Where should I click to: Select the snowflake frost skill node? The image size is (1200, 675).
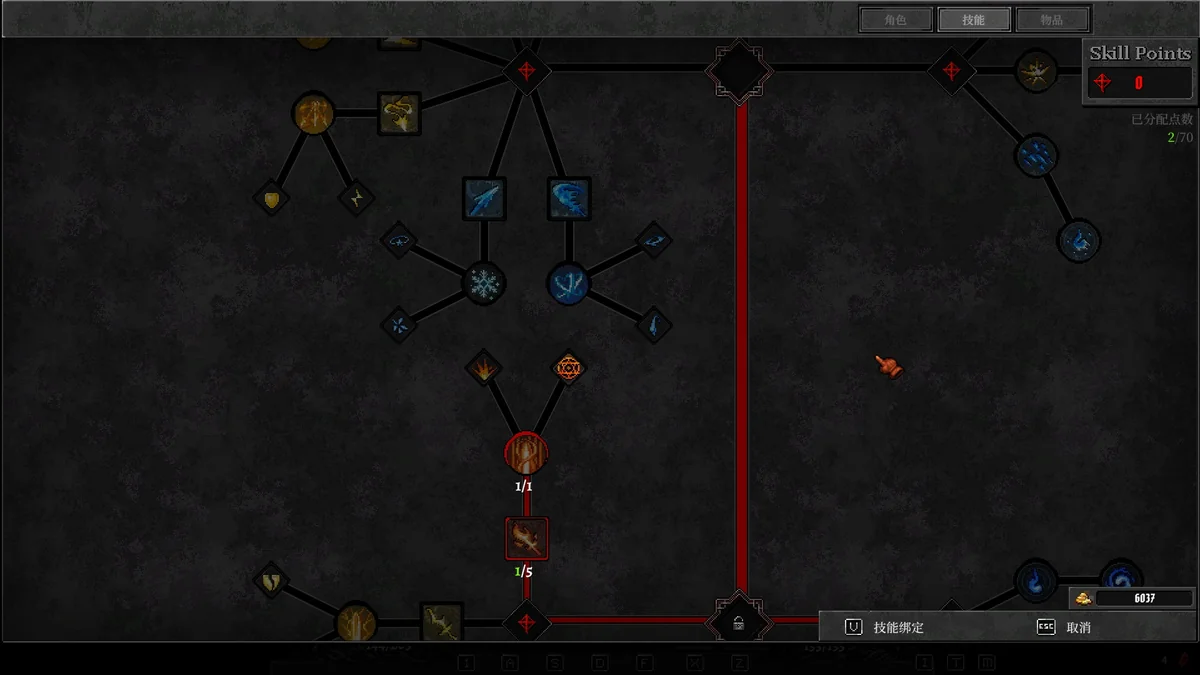(484, 283)
